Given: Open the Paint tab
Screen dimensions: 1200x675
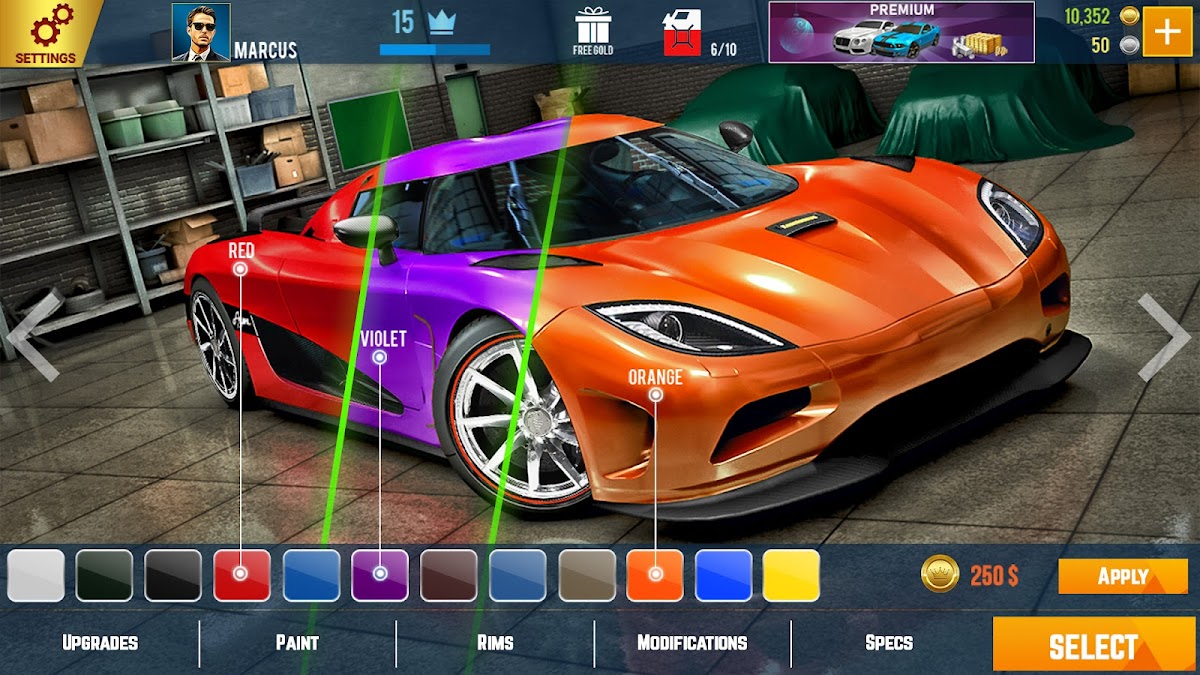Looking at the screenshot, I should 297,643.
